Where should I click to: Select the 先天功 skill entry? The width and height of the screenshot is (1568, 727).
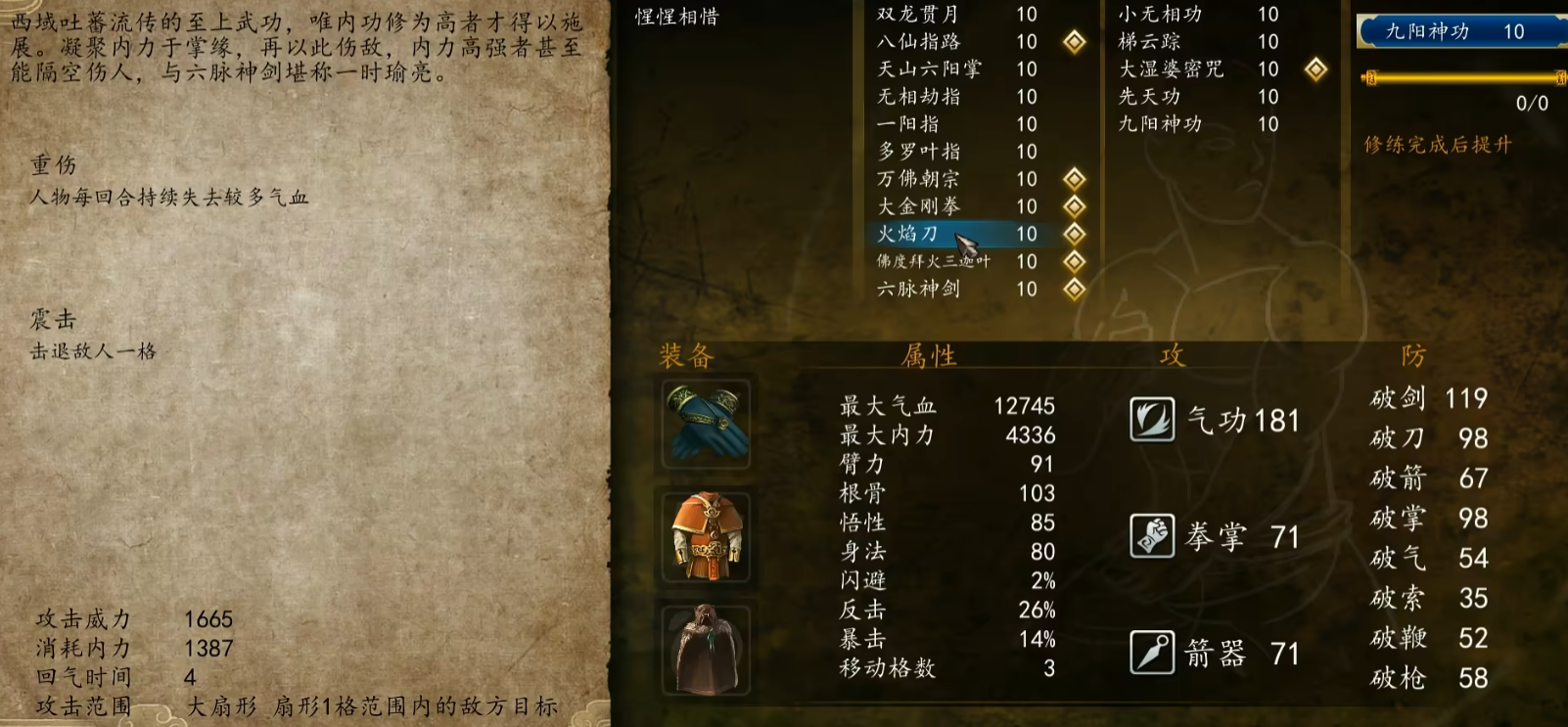(x=1148, y=97)
